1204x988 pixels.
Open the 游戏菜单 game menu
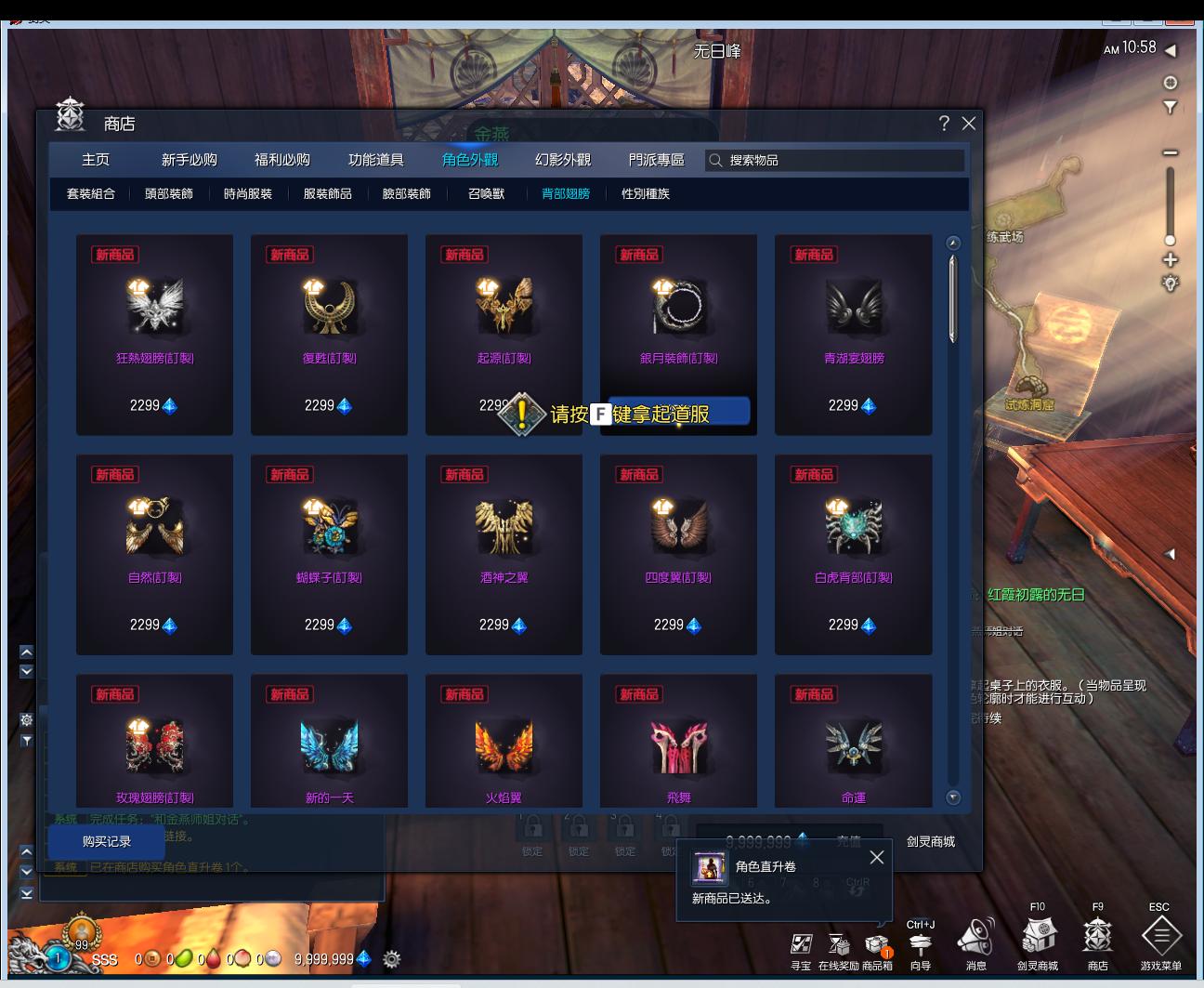coord(1160,939)
